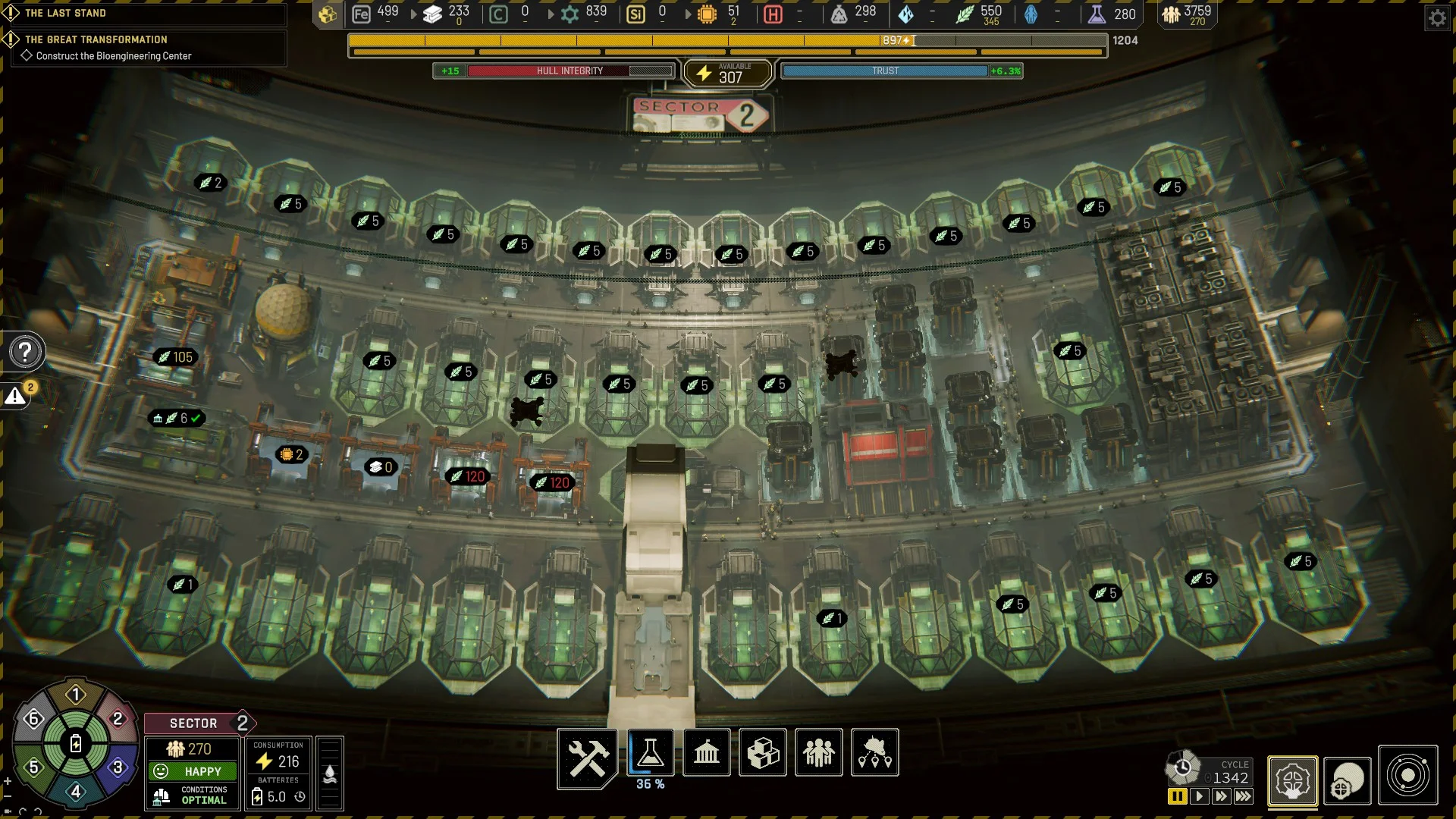This screenshot has width=1456, height=819.
Task: Open the resources panel with stacked cubes
Action: [763, 753]
